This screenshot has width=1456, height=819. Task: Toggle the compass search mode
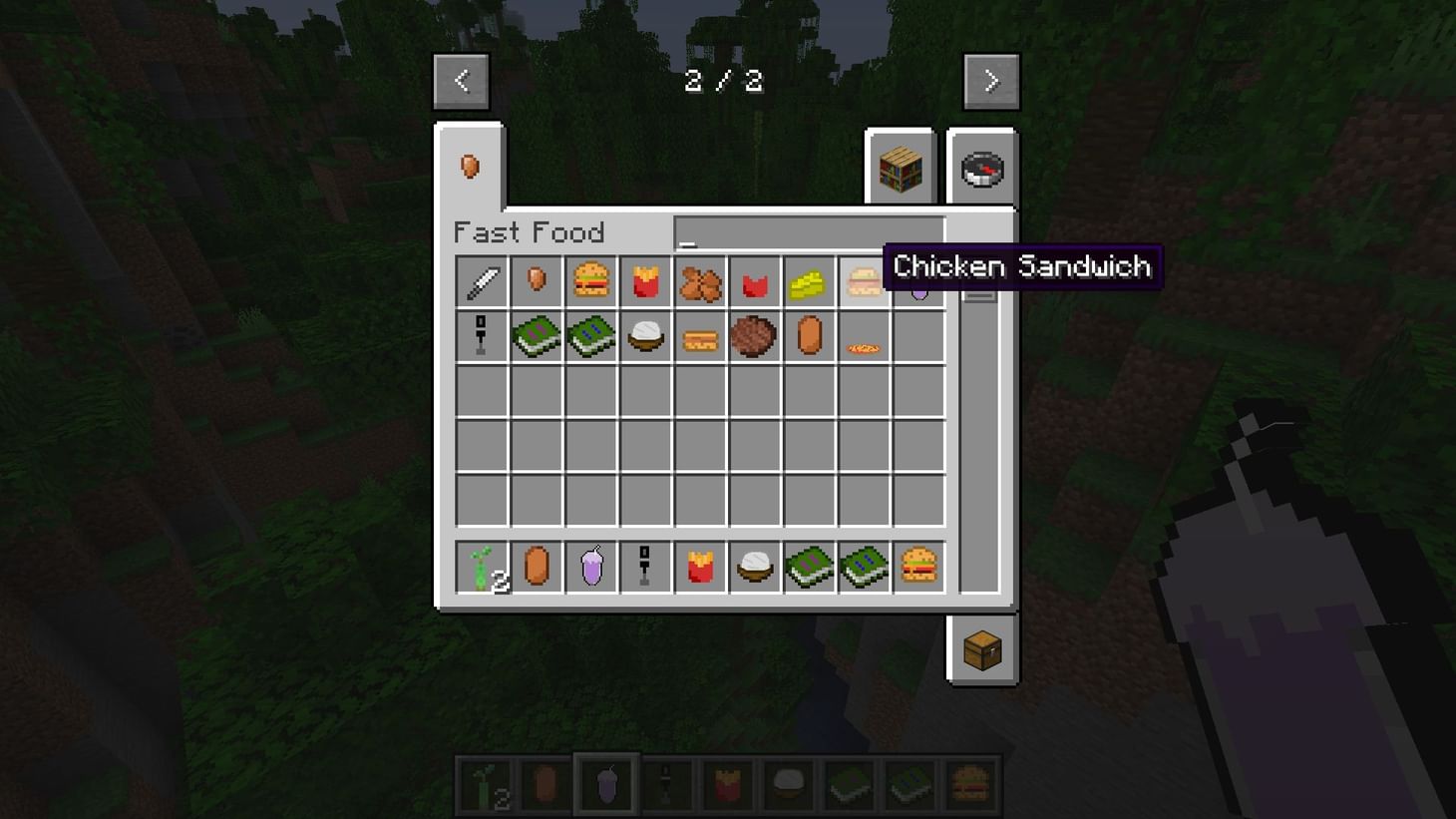981,169
